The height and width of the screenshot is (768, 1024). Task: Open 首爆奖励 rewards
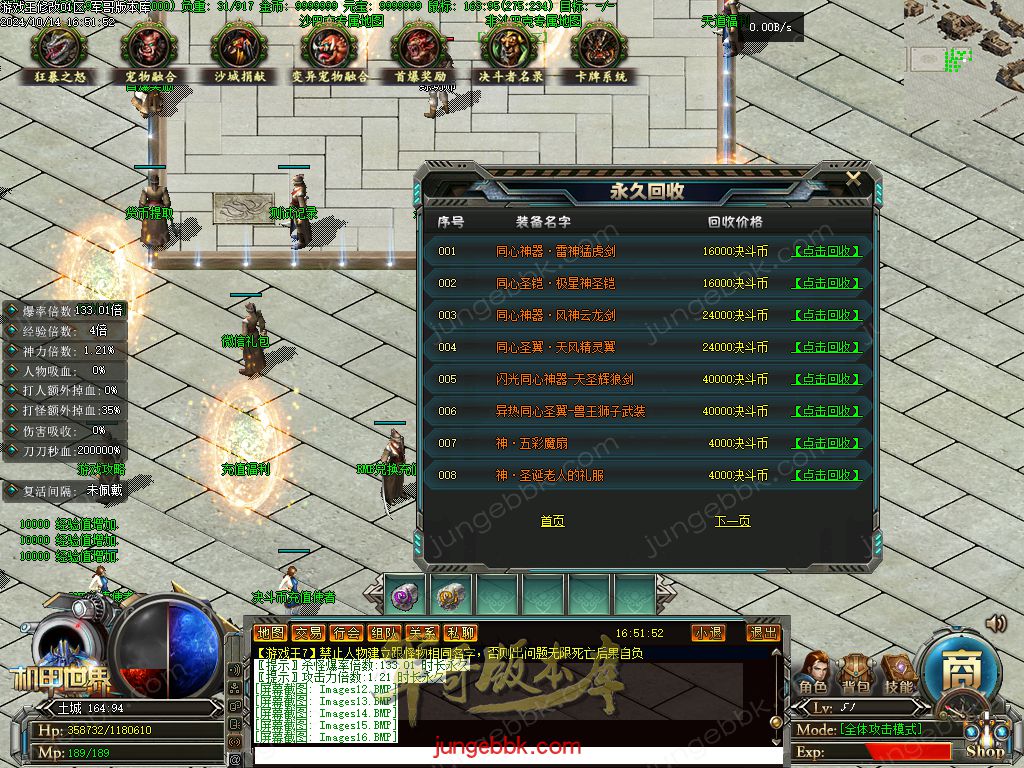point(420,55)
